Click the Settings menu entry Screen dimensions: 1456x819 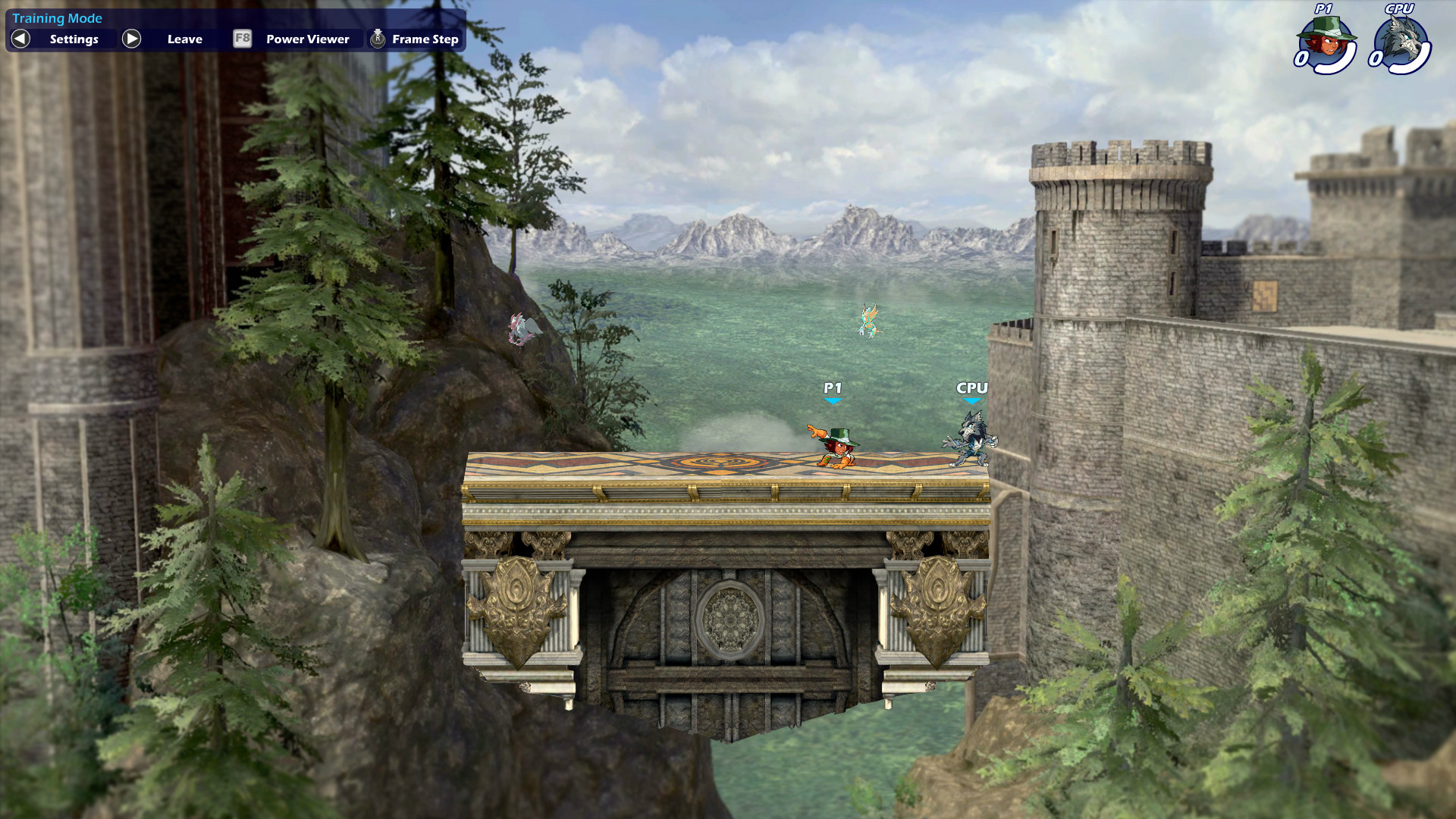pyautogui.click(x=74, y=39)
